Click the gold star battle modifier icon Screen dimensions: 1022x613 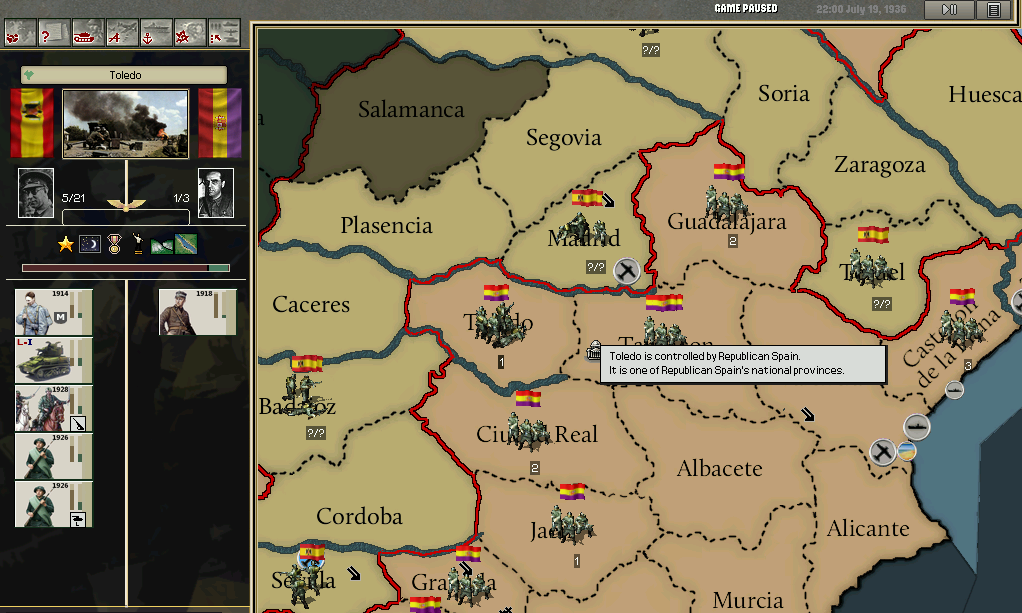pyautogui.click(x=66, y=244)
